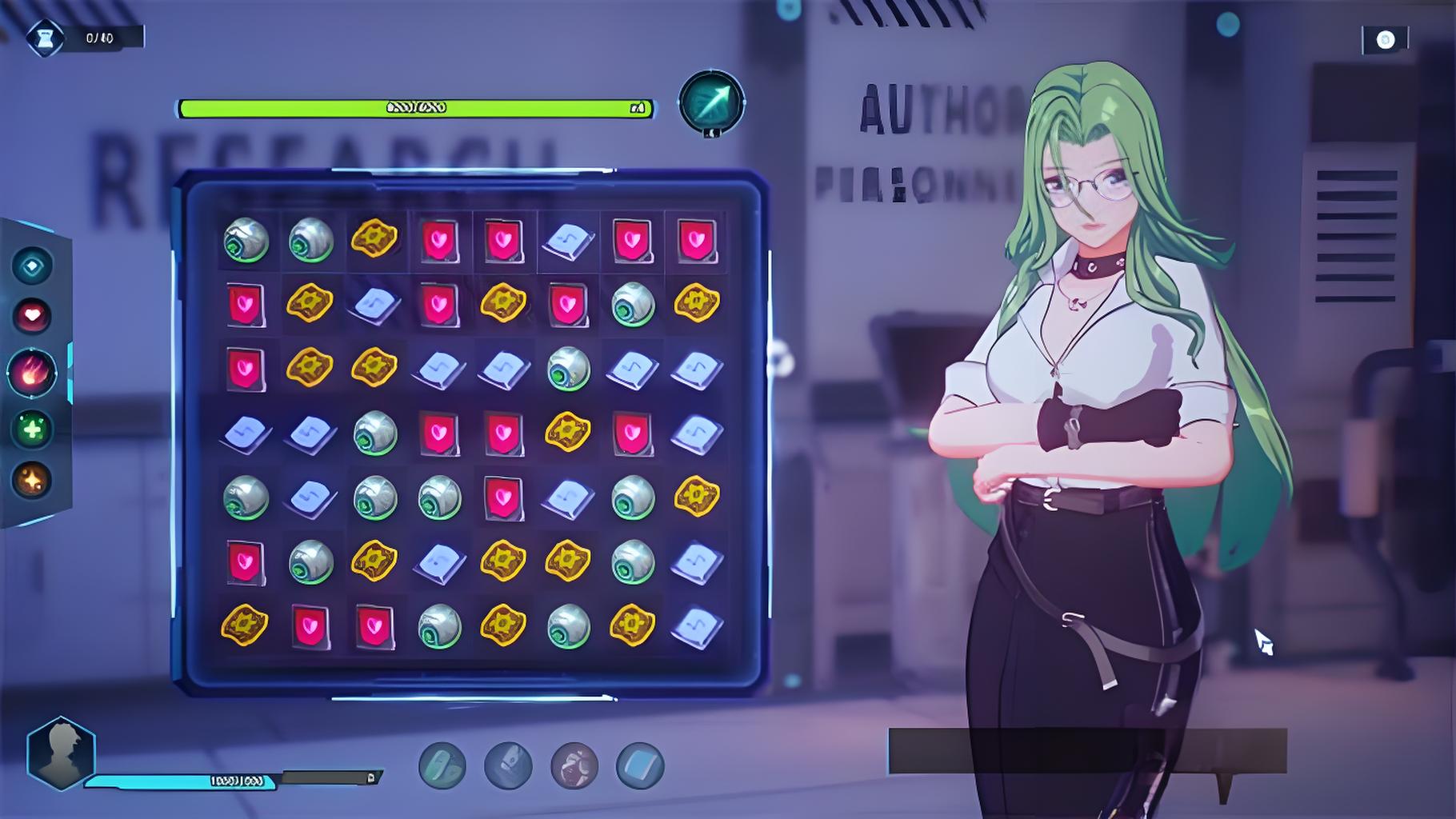Image resolution: width=1456 pixels, height=819 pixels.
Task: Activate the teal arrow skill icon
Action: (x=711, y=103)
